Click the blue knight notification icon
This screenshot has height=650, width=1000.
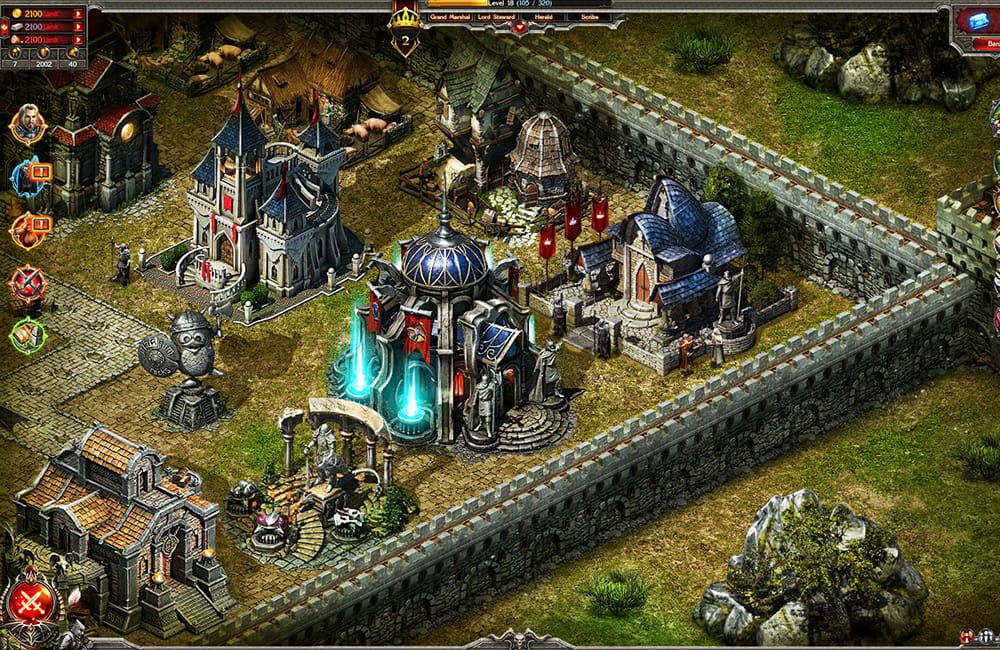(x=27, y=177)
